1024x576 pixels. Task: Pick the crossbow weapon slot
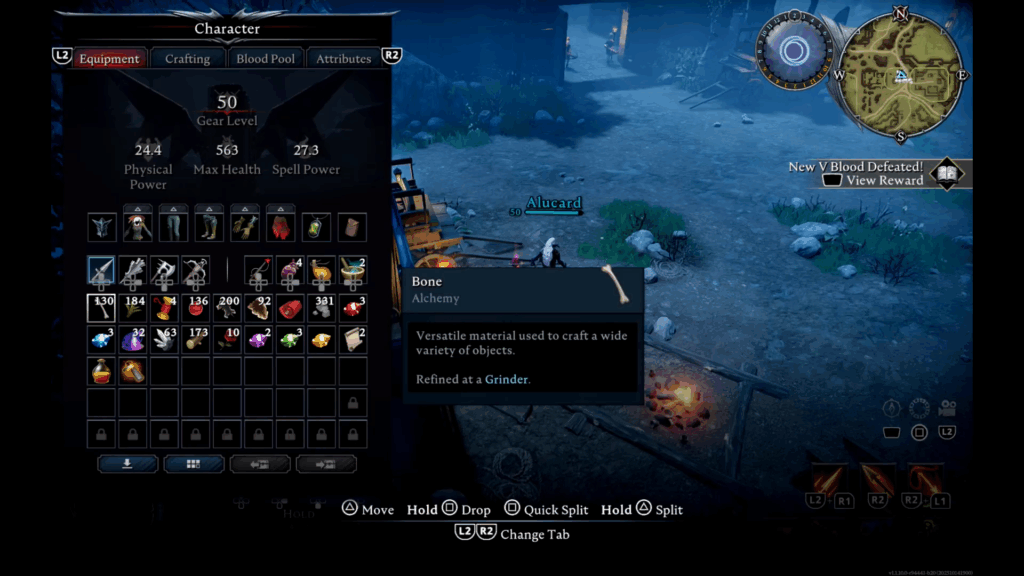pos(196,270)
